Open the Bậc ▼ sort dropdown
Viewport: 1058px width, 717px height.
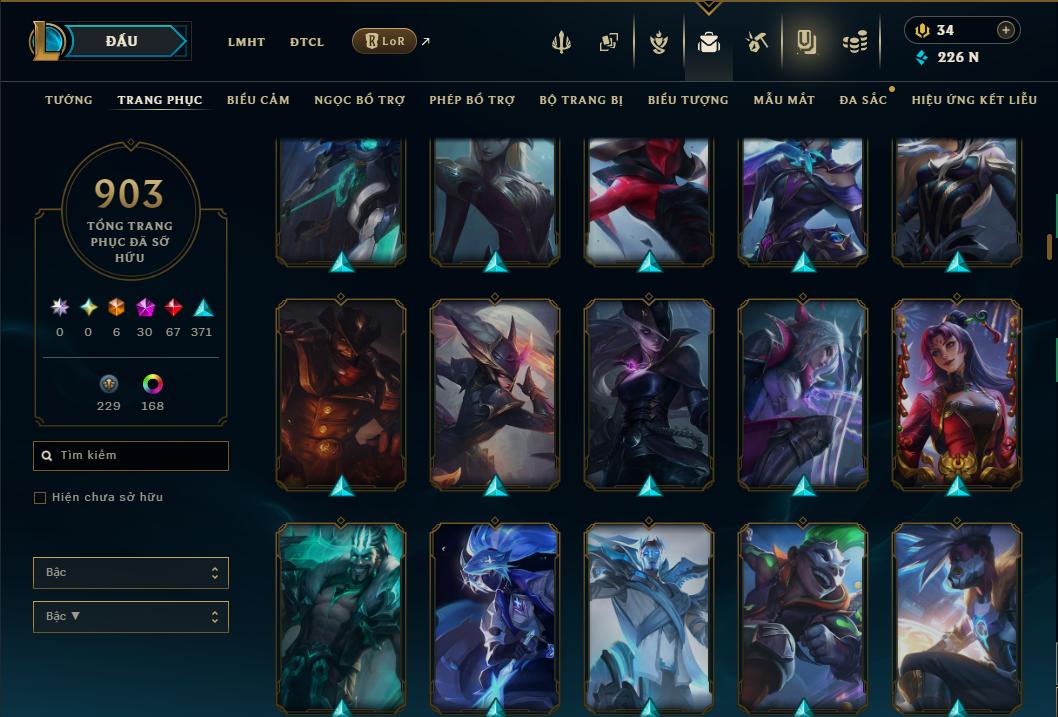131,616
